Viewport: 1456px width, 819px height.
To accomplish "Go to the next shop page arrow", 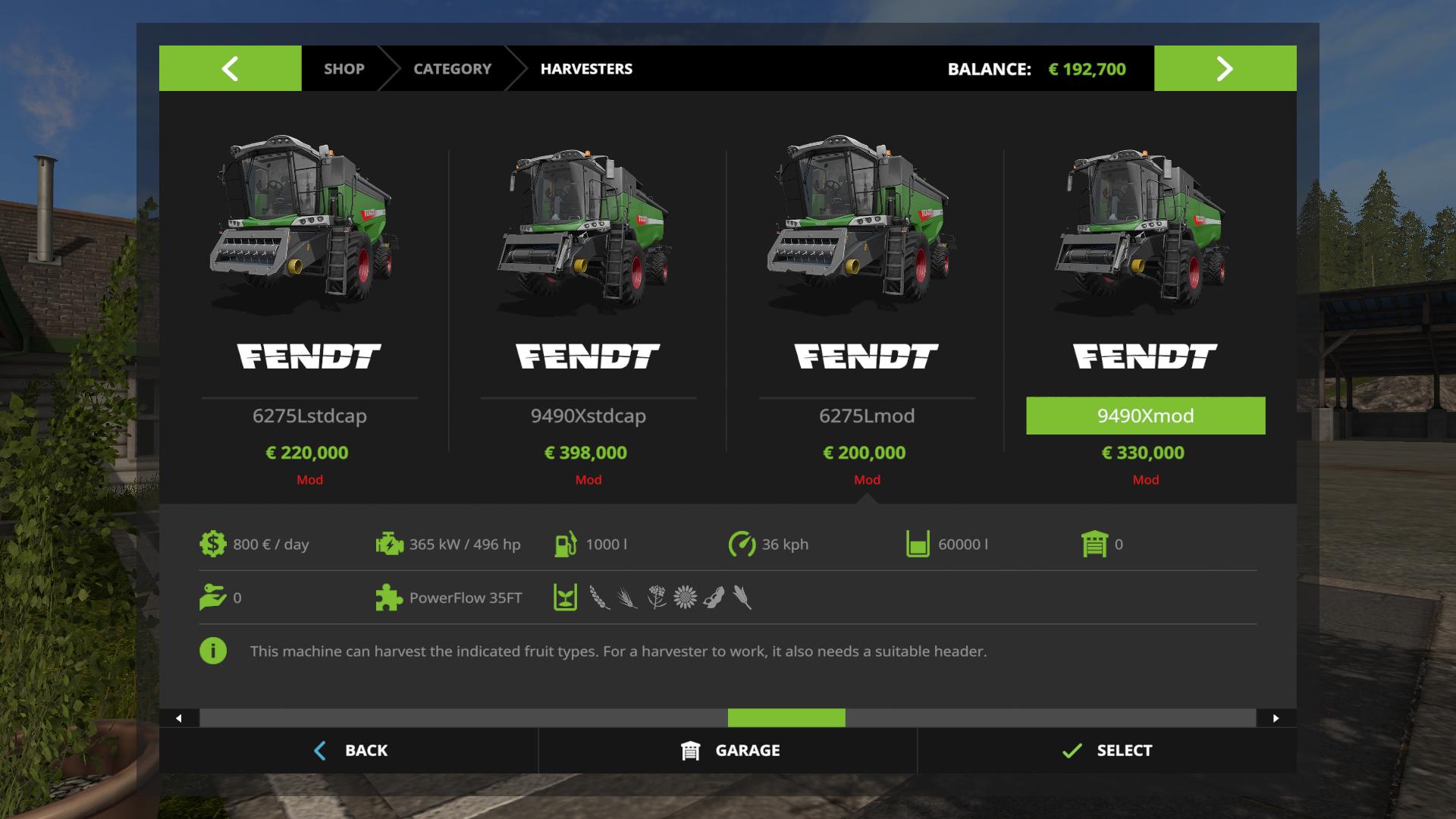I will click(x=1225, y=68).
